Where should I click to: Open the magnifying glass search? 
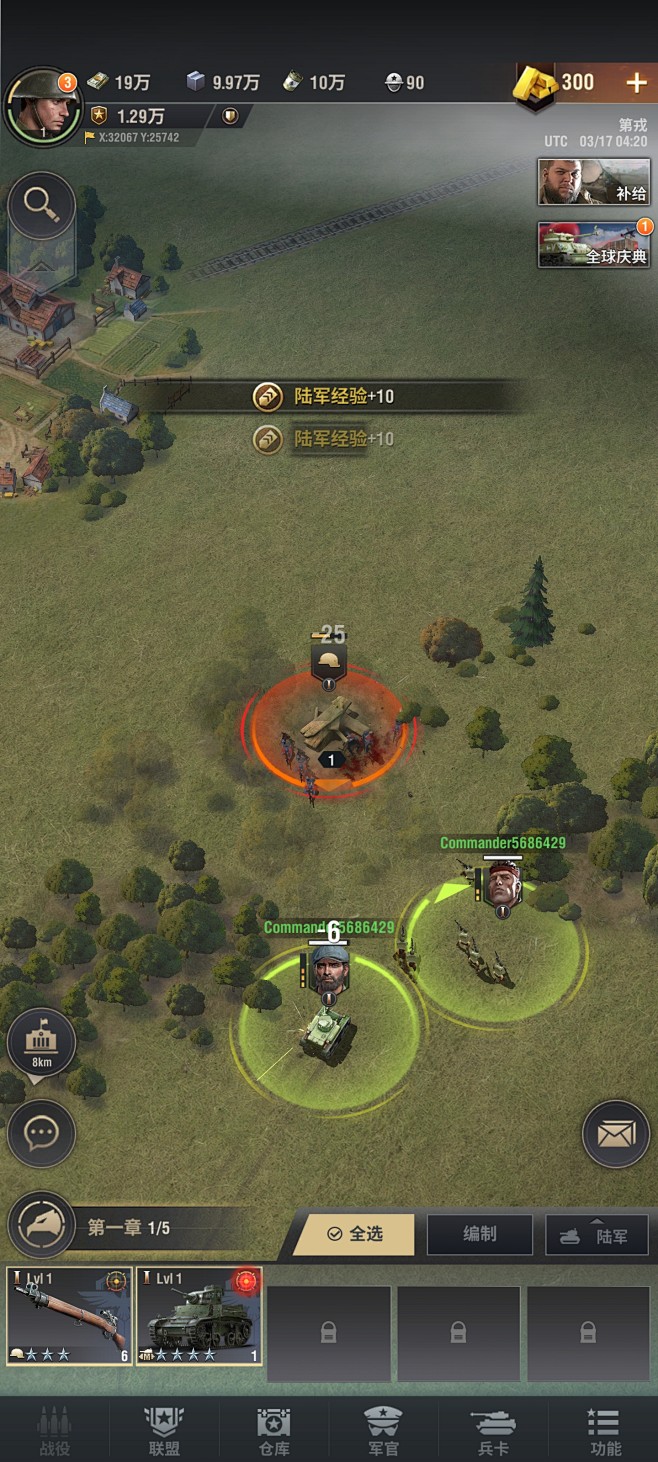click(x=41, y=205)
